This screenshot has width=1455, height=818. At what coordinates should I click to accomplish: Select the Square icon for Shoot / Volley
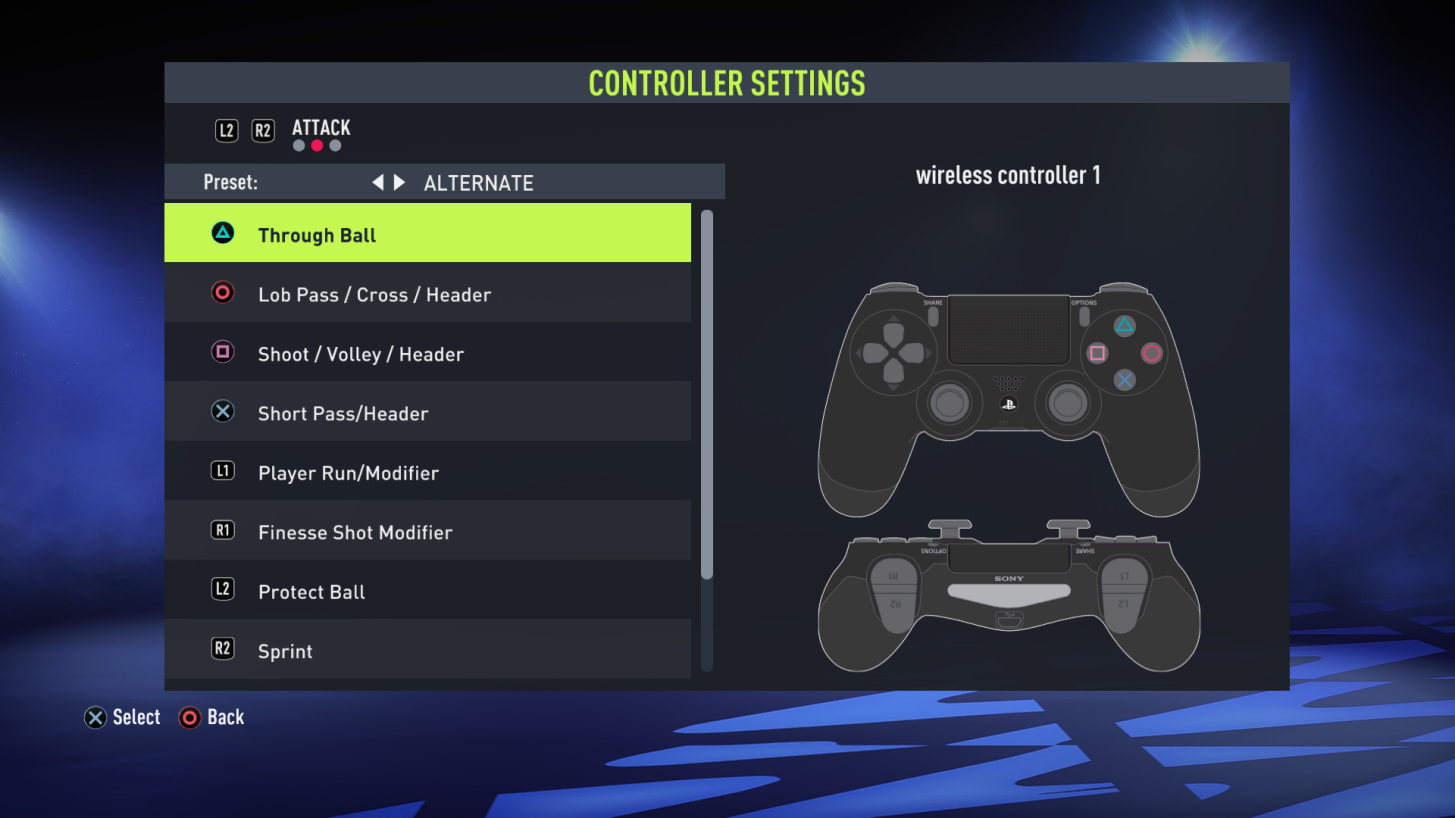point(222,352)
